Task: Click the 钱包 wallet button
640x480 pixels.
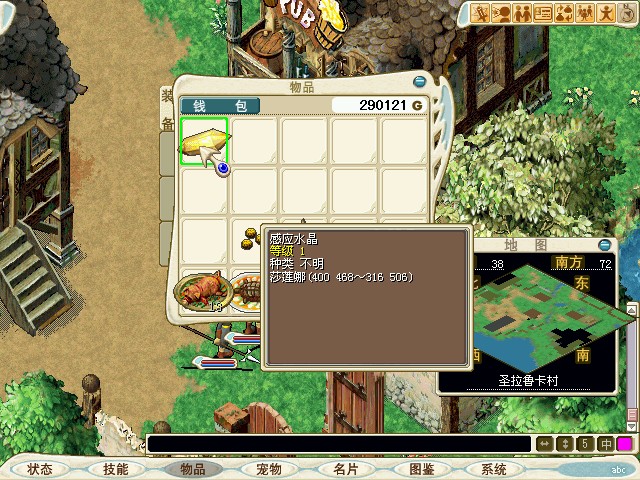Action: click(220, 105)
